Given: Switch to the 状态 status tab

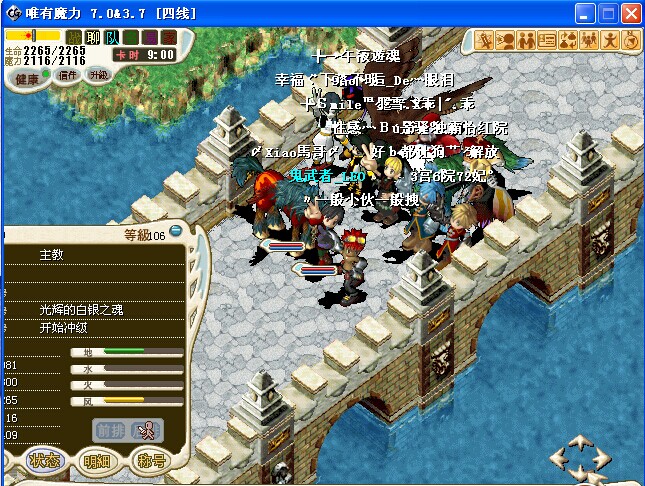Looking at the screenshot, I should tap(44, 461).
